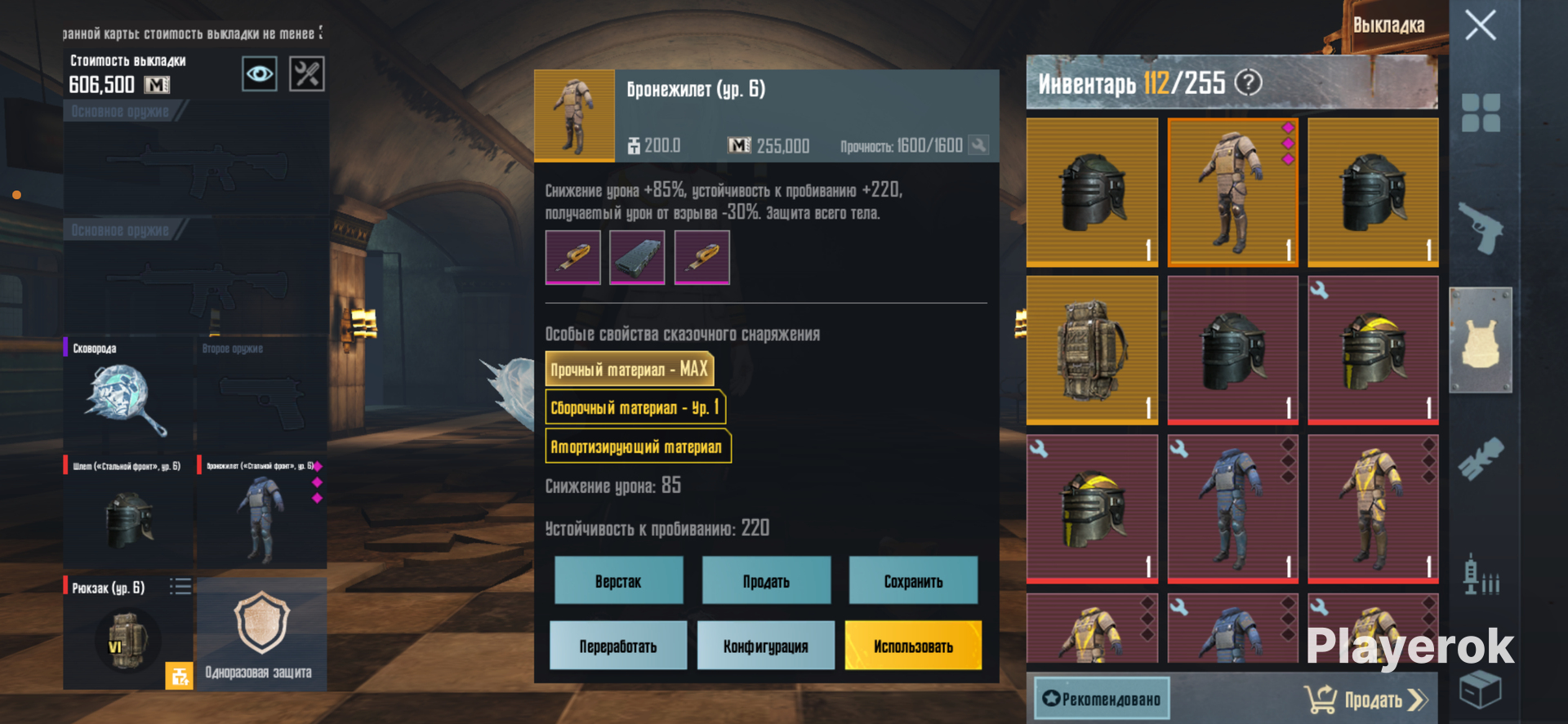Select the equipped Рюкзак backpack slot
Viewport: 1568px width, 724px height.
point(128,633)
